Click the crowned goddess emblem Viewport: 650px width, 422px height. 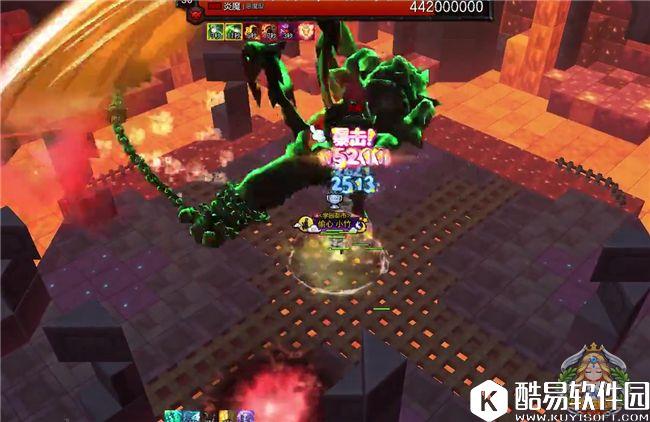(588, 364)
